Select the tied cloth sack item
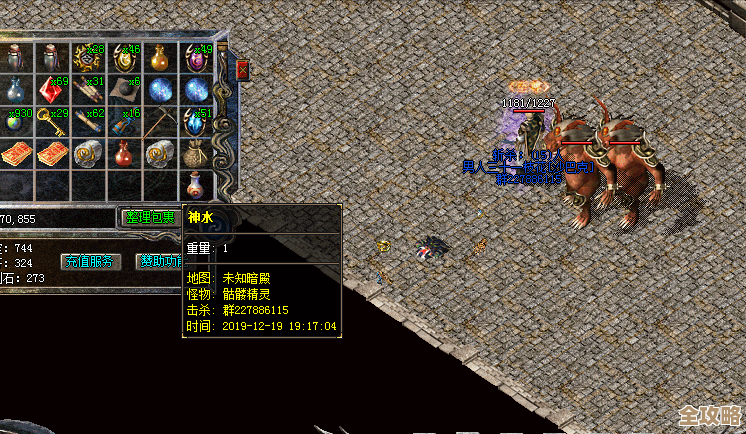Screen dimensions: 746x434 pyautogui.click(x=194, y=155)
